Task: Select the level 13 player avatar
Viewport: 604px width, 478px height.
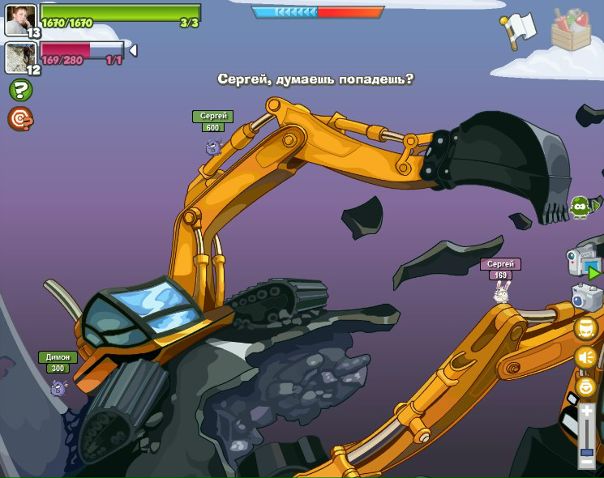Action: [20, 18]
